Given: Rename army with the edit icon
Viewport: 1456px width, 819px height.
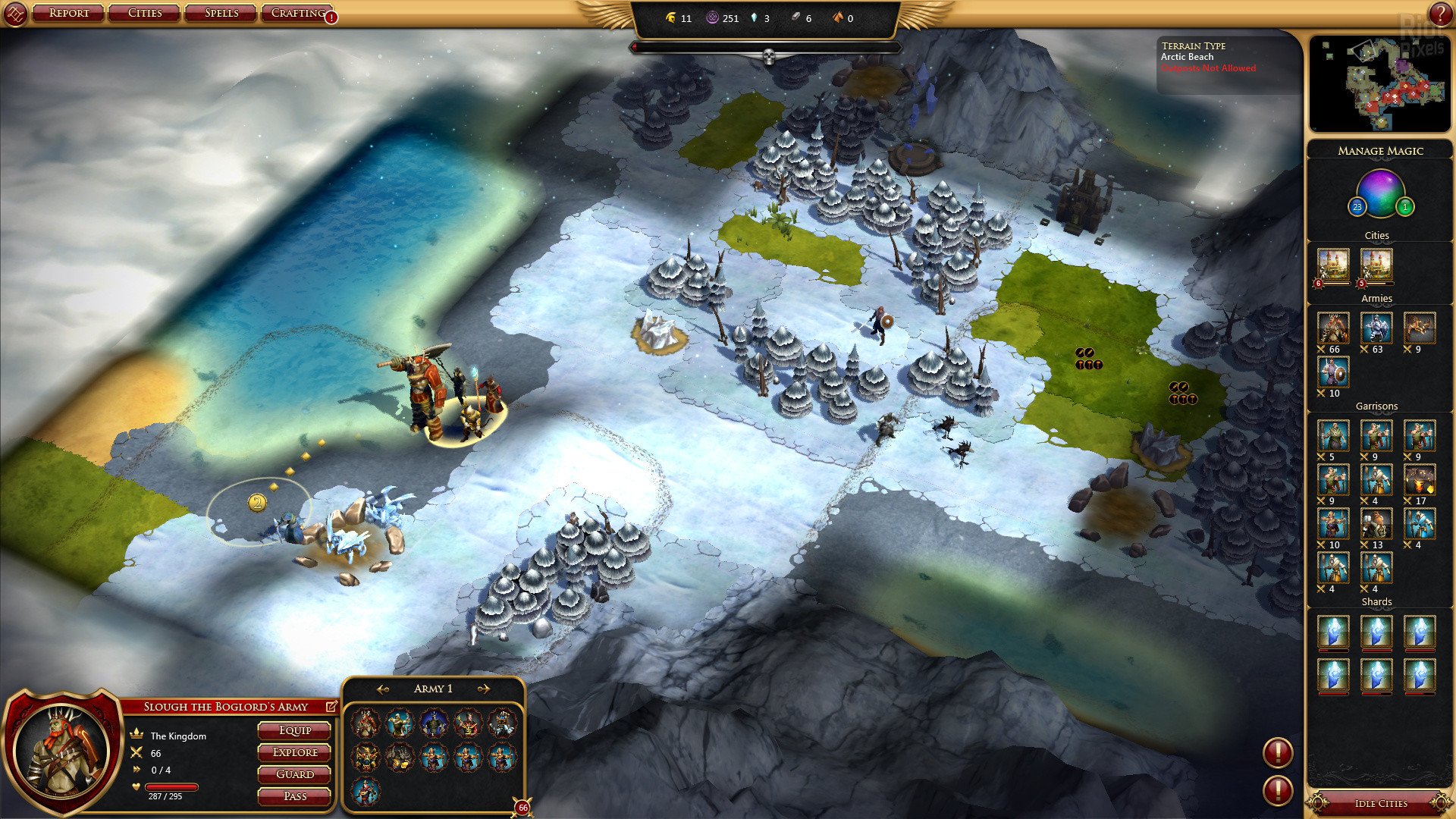Looking at the screenshot, I should click(x=331, y=706).
